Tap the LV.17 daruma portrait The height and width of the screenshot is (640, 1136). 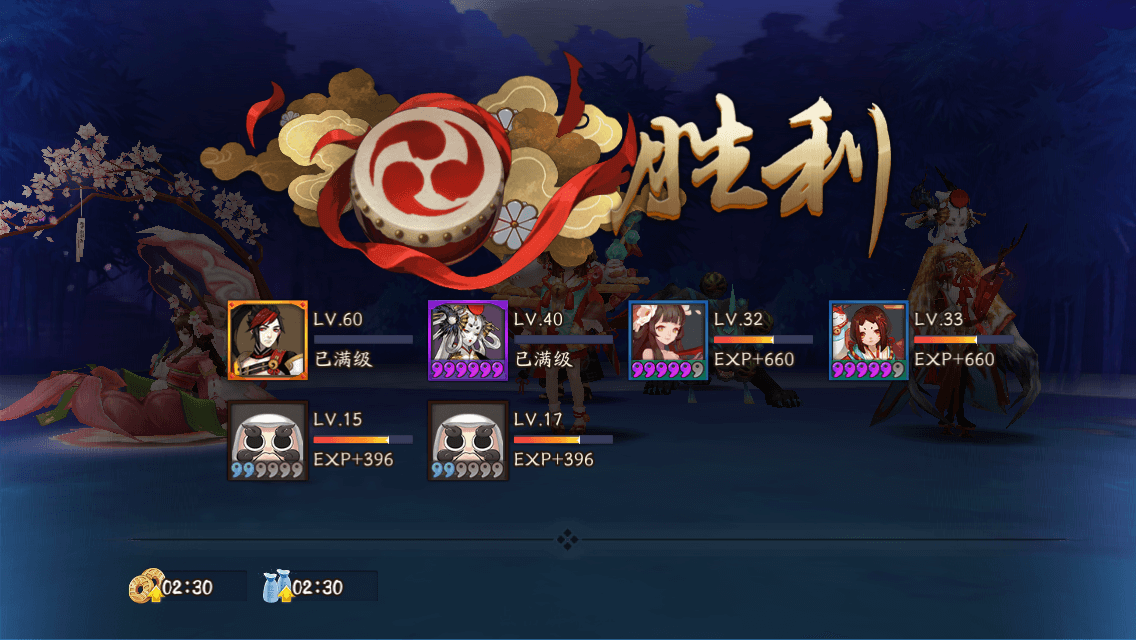click(x=467, y=441)
